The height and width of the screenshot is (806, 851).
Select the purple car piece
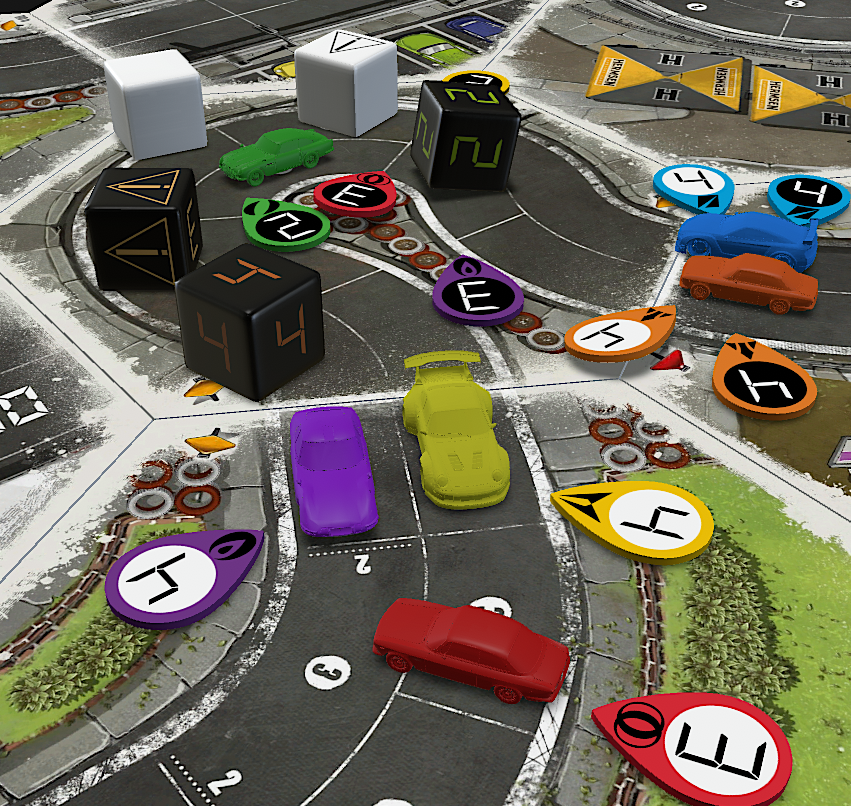(332, 470)
